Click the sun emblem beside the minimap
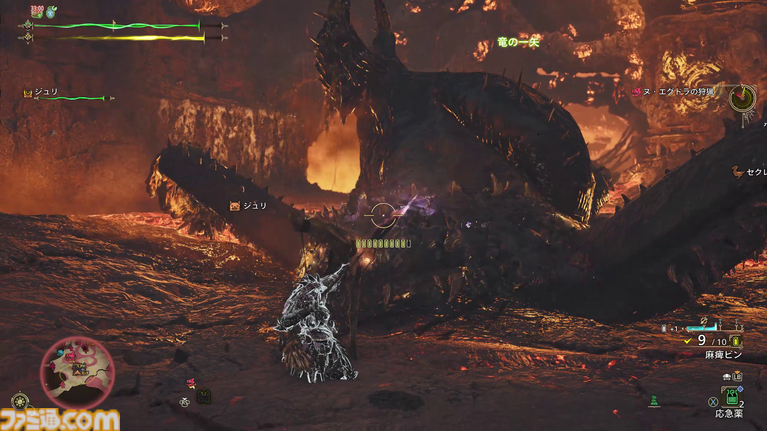This screenshot has width=767, height=431. [x=20, y=401]
